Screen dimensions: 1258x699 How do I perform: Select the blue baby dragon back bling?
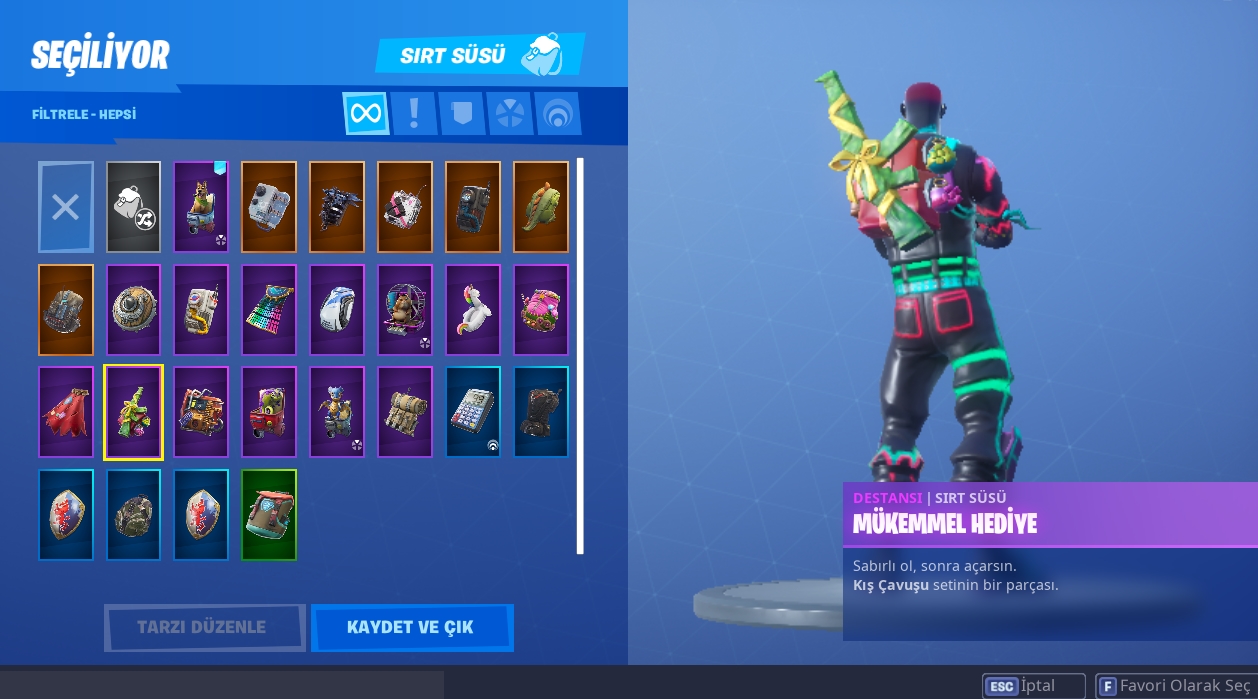337,412
